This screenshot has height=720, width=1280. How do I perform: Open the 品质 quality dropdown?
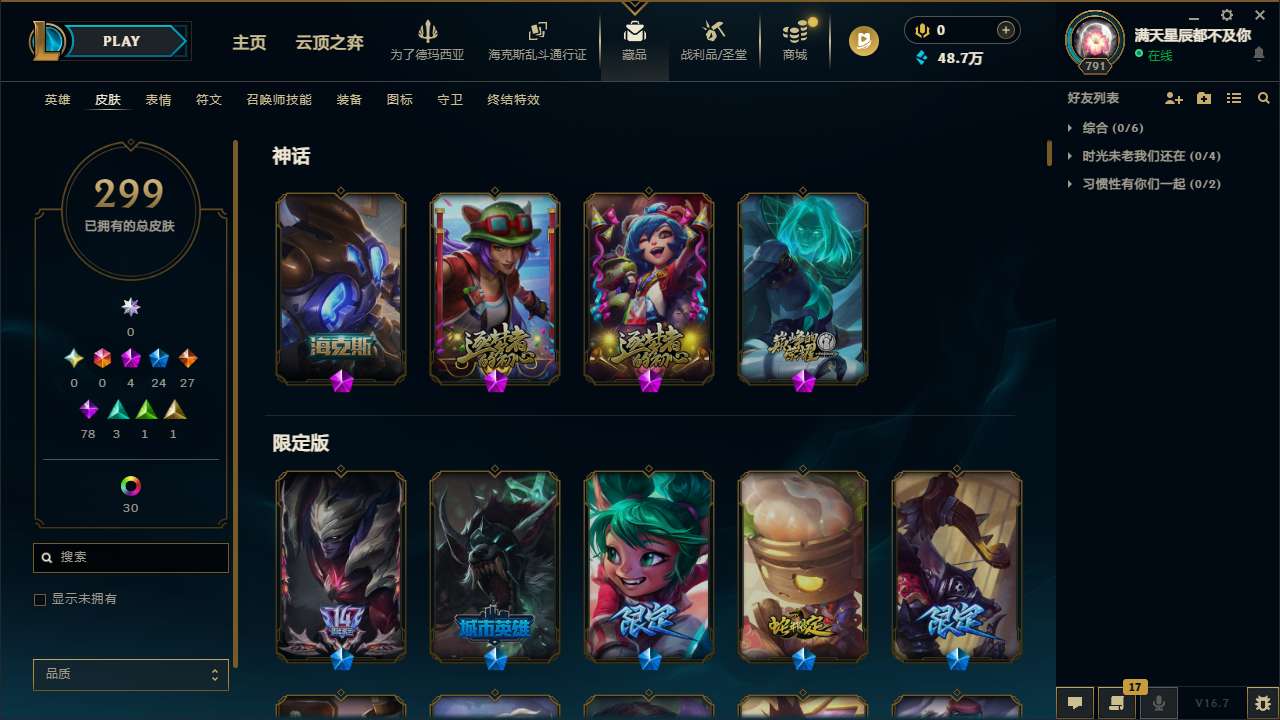pyautogui.click(x=130, y=674)
